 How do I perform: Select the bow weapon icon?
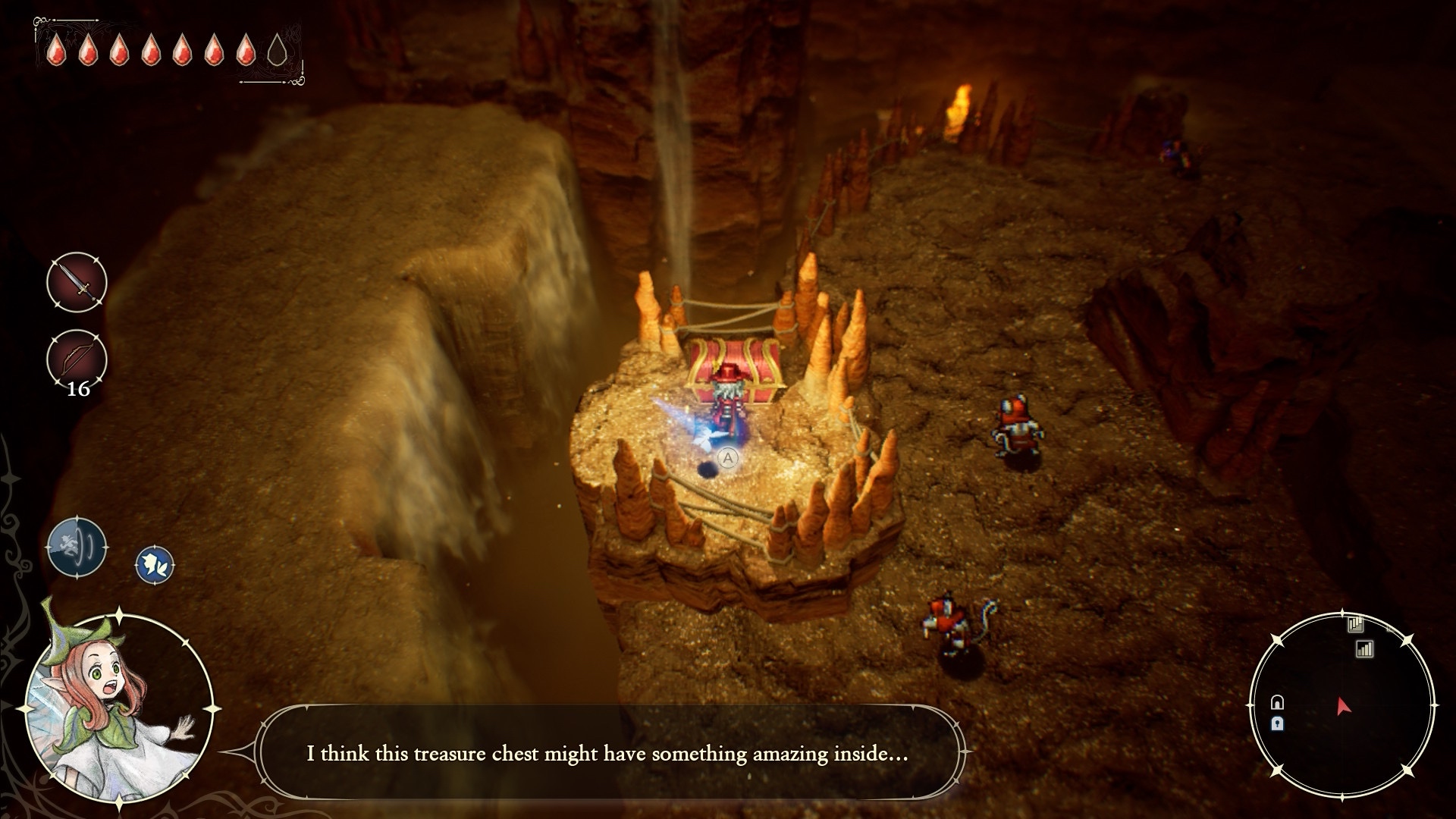pyautogui.click(x=77, y=358)
